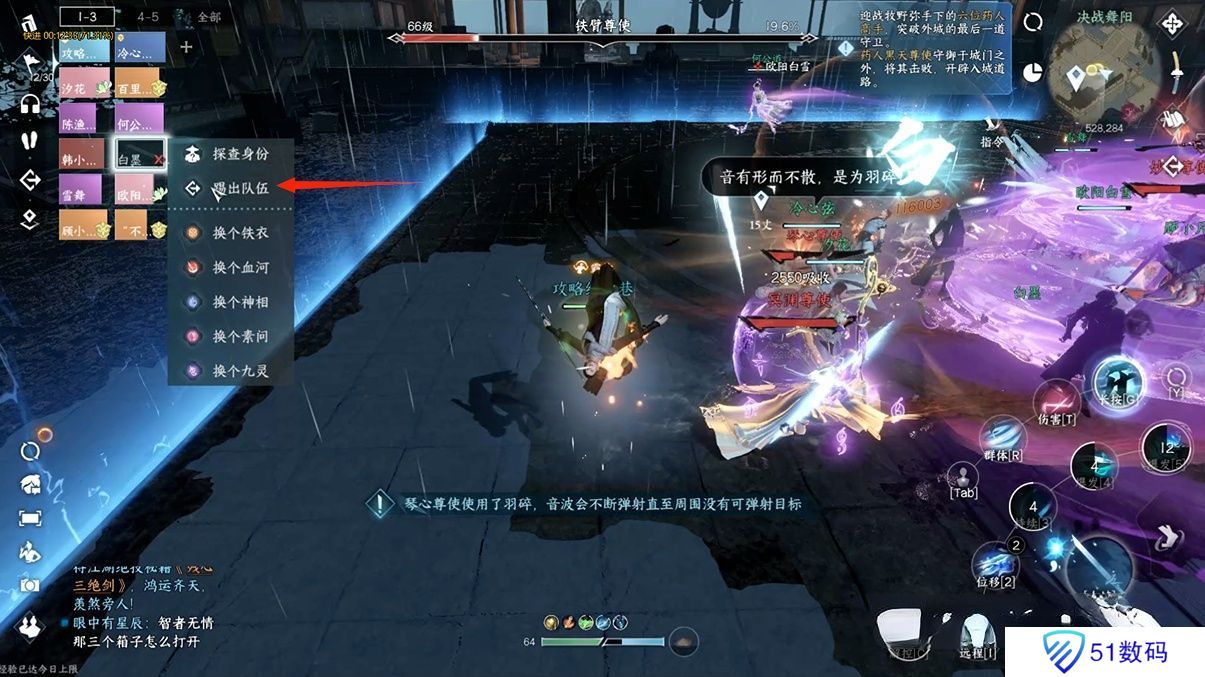Image resolution: width=1205 pixels, height=677 pixels.
Task: Switch to the 4-5 team tab
Action: pyautogui.click(x=148, y=17)
